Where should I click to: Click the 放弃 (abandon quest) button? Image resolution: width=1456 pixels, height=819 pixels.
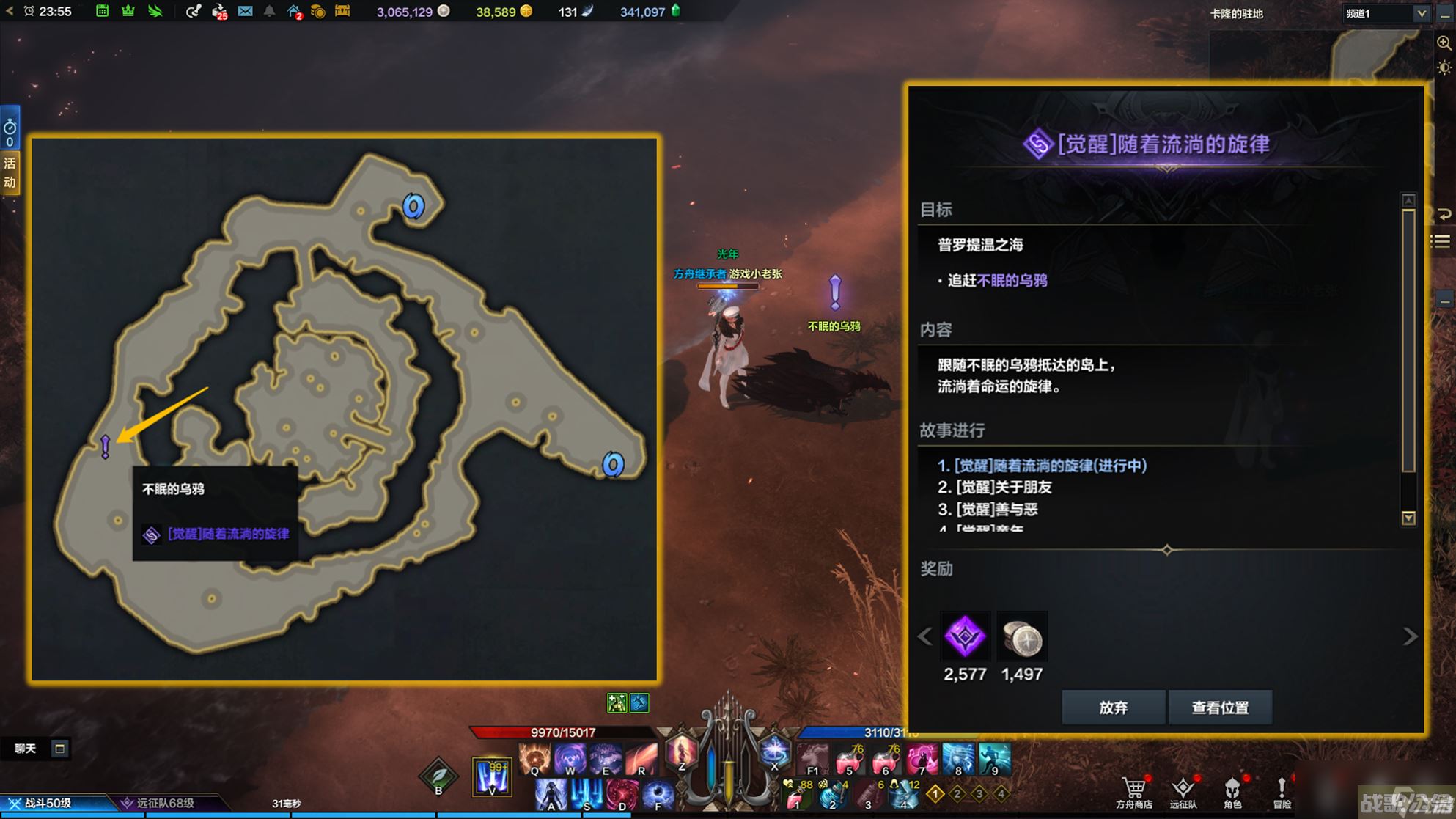pos(1113,708)
